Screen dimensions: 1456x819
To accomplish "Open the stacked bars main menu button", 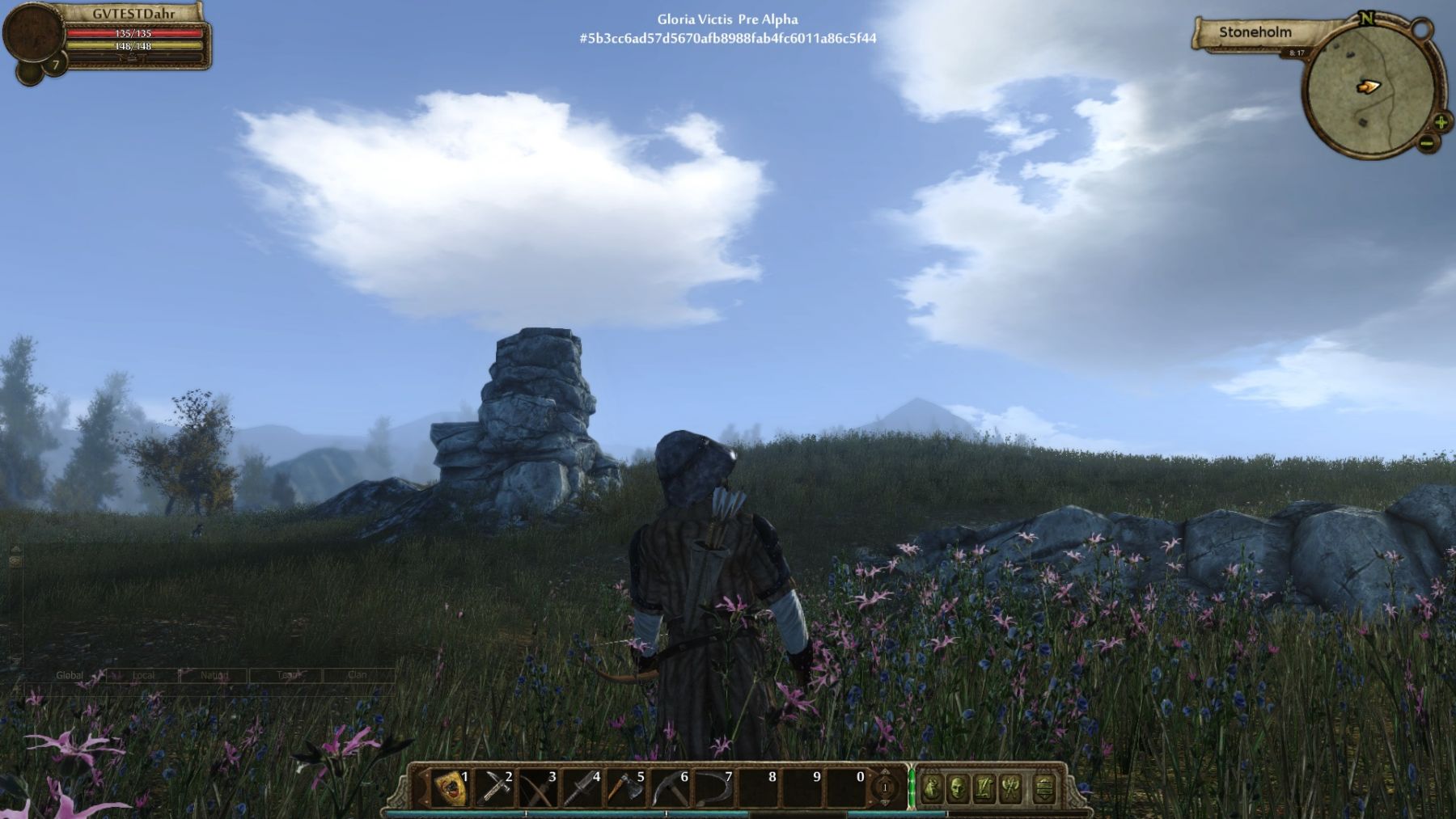I will 1044,787.
